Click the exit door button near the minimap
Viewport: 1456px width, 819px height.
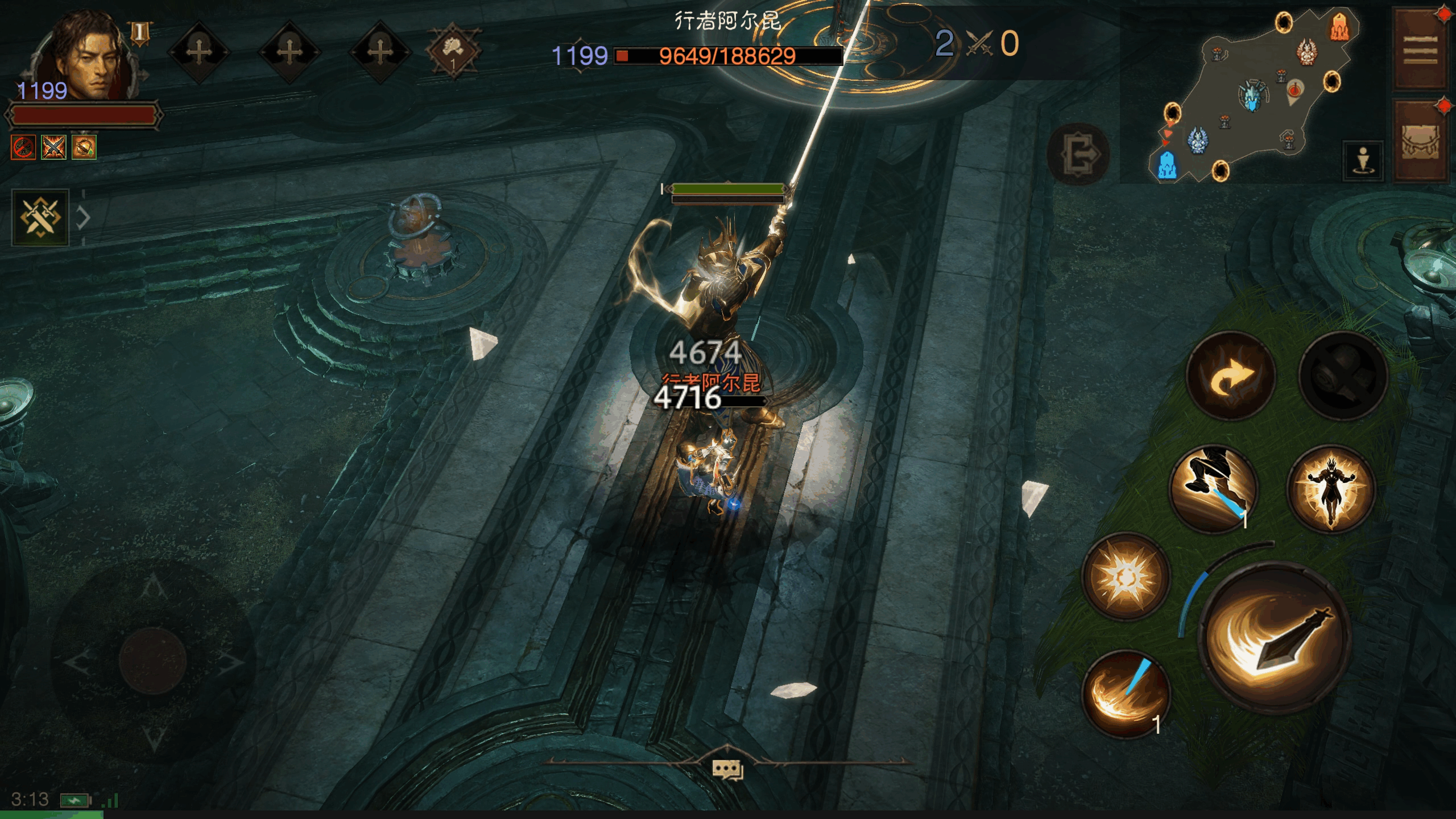click(x=1078, y=154)
